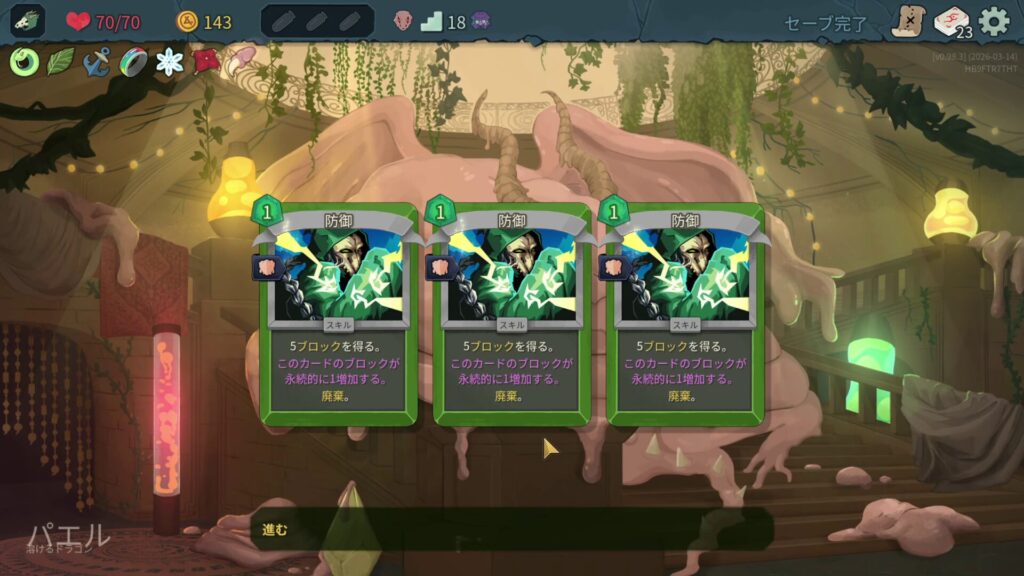The image size is (1024, 576).
Task: Select the purple ascension face icon
Action: point(481,21)
